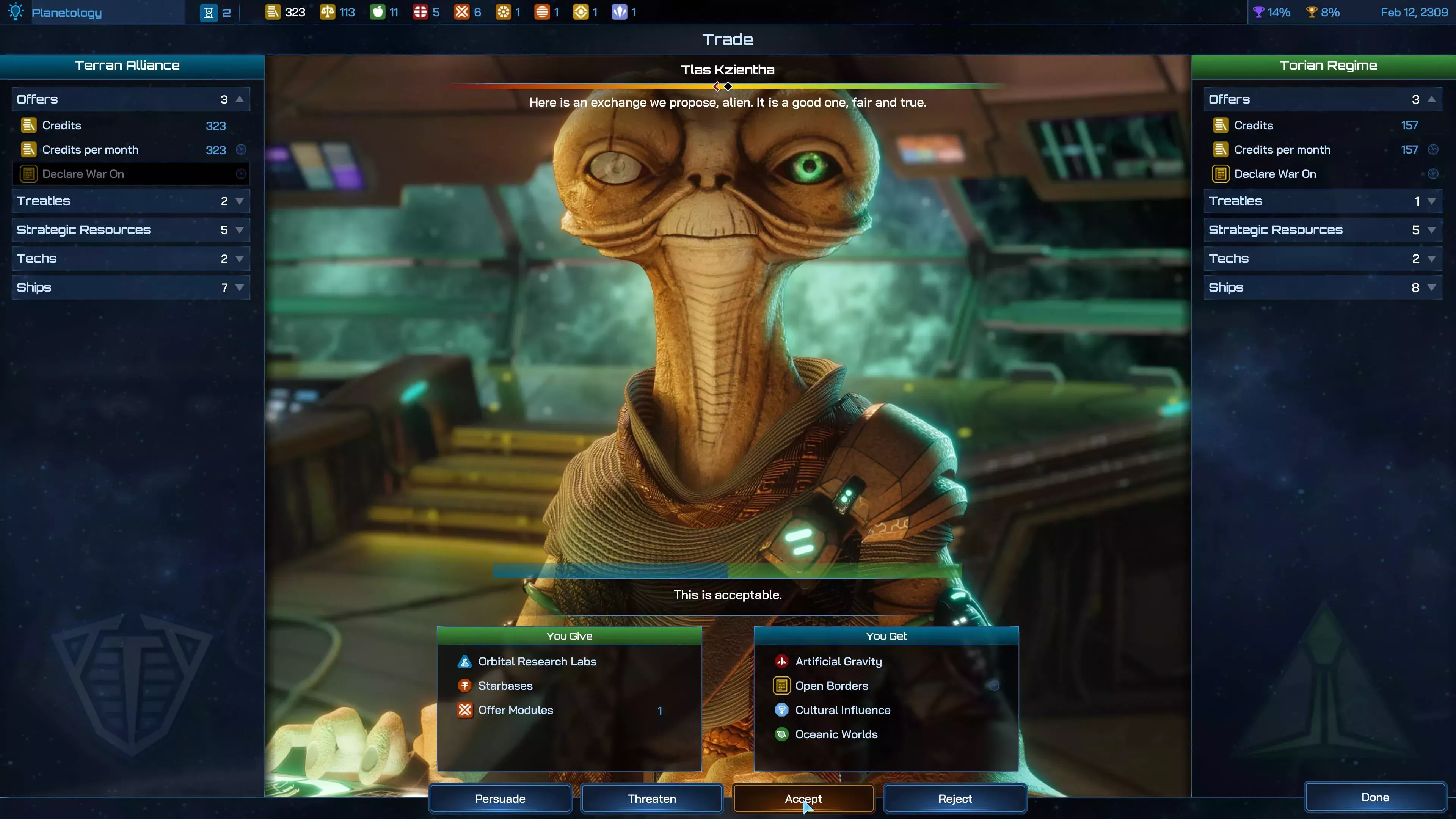Collapse the Terran Alliance Offers section

pyautogui.click(x=240, y=99)
